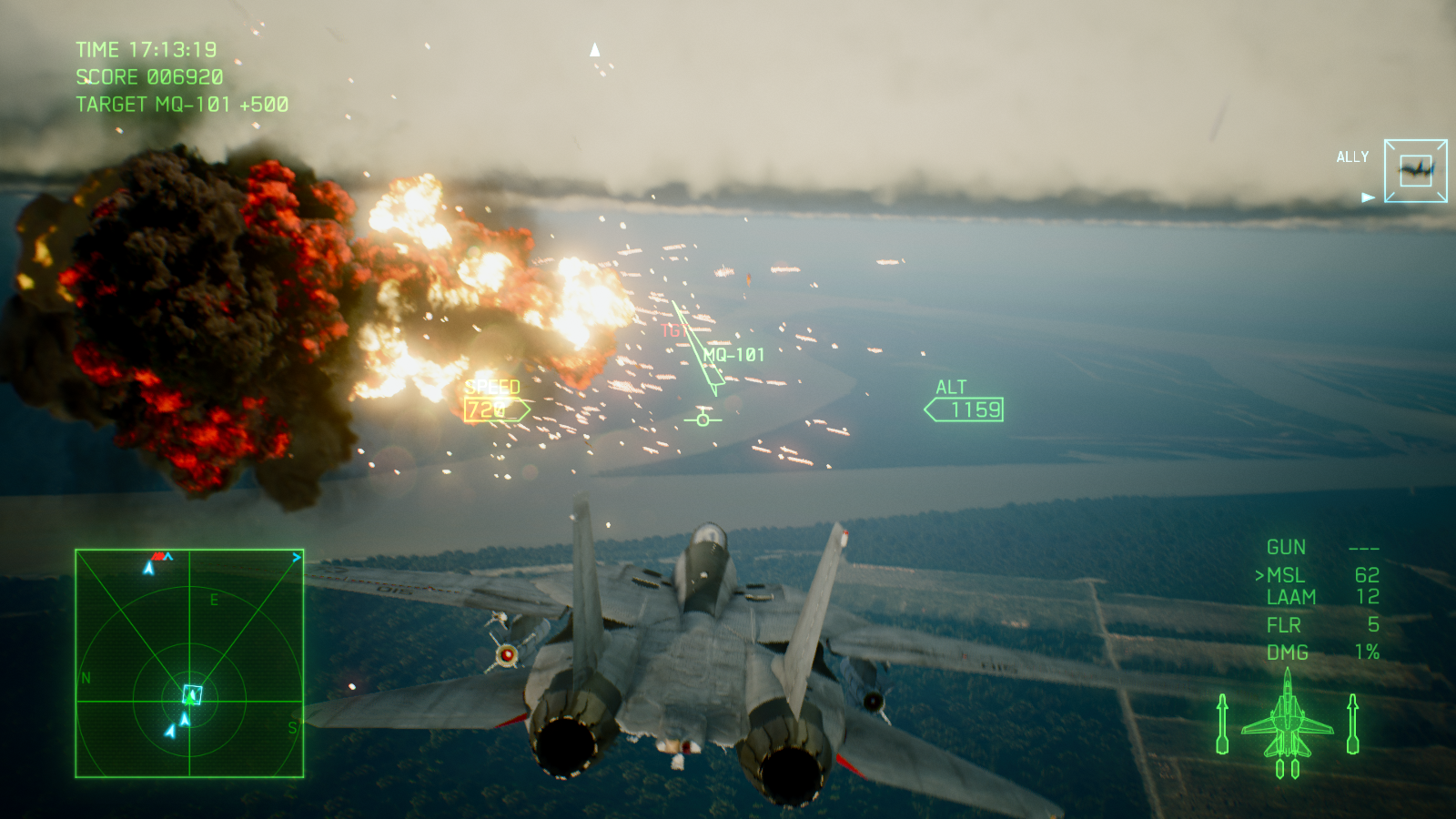
Task: Click the green aircraft damage diagram
Action: point(1287,724)
